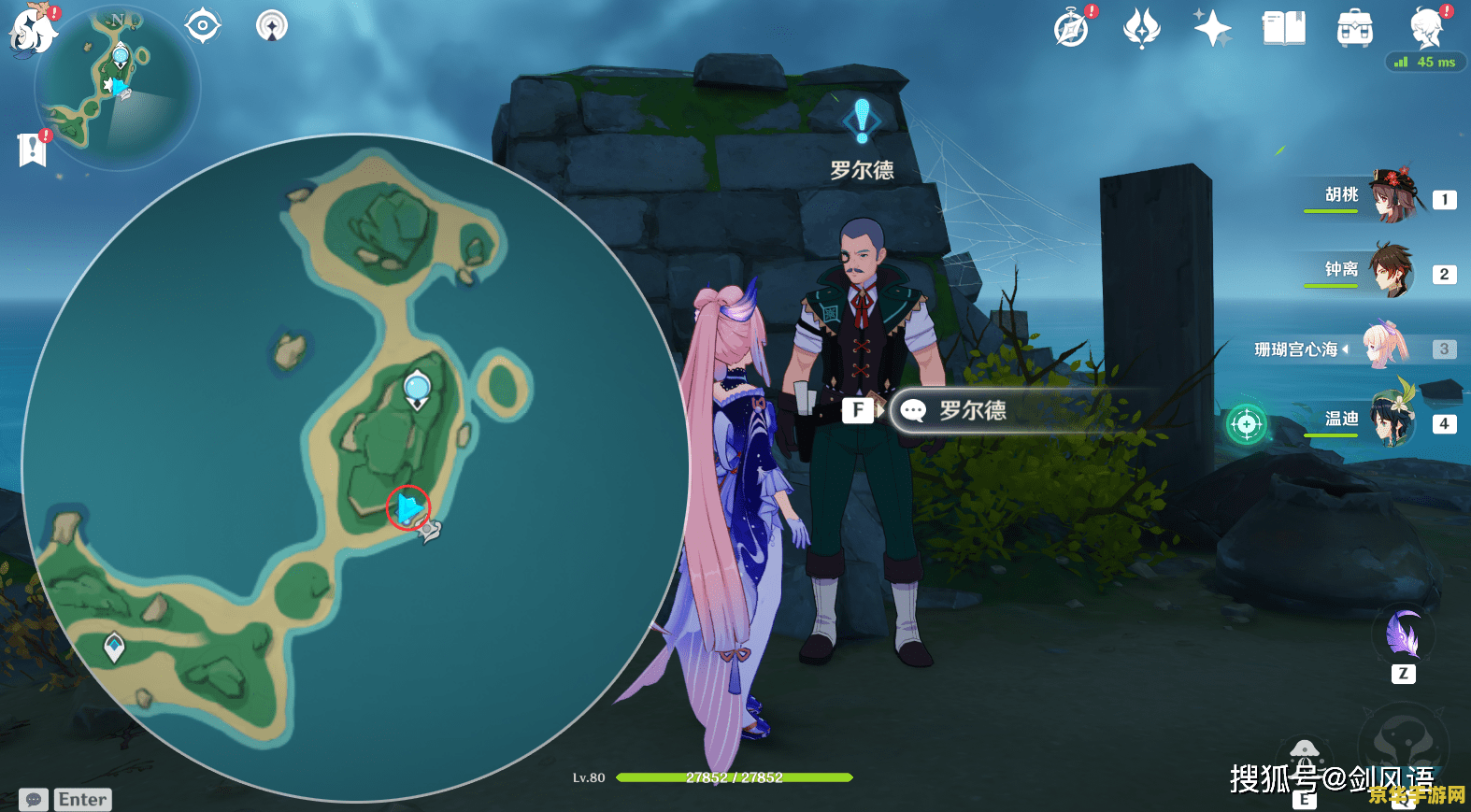Open the events overview timer icon
Viewport: 1471px width, 812px height.
1071,28
